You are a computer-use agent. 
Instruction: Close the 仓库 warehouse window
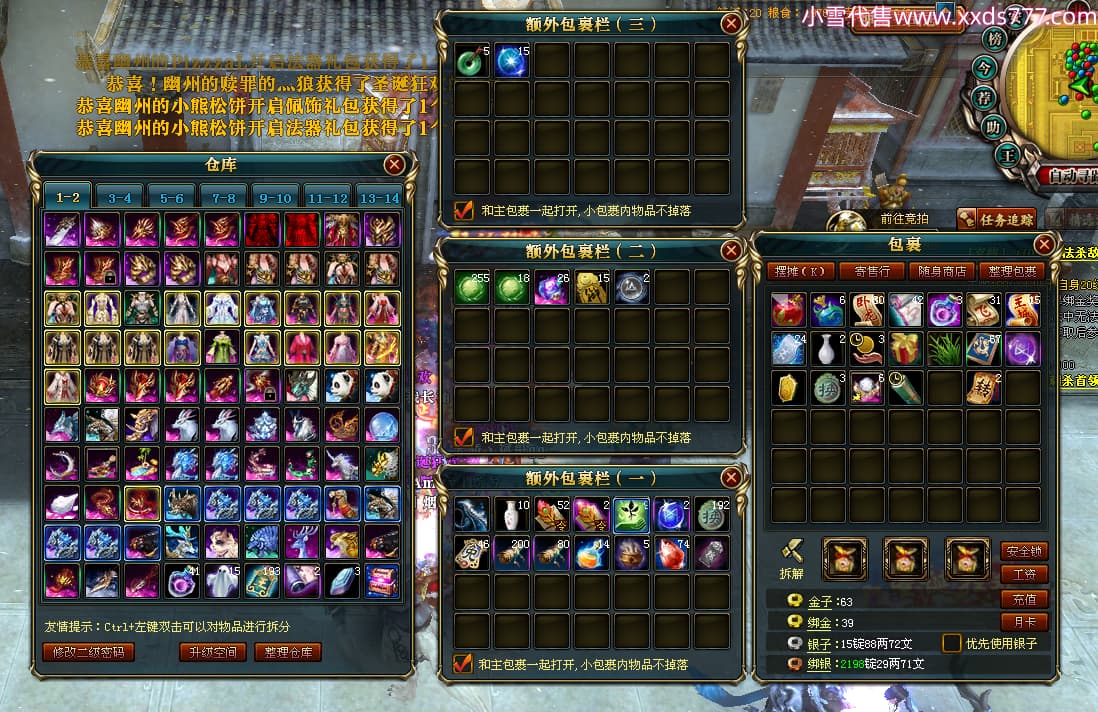395,165
